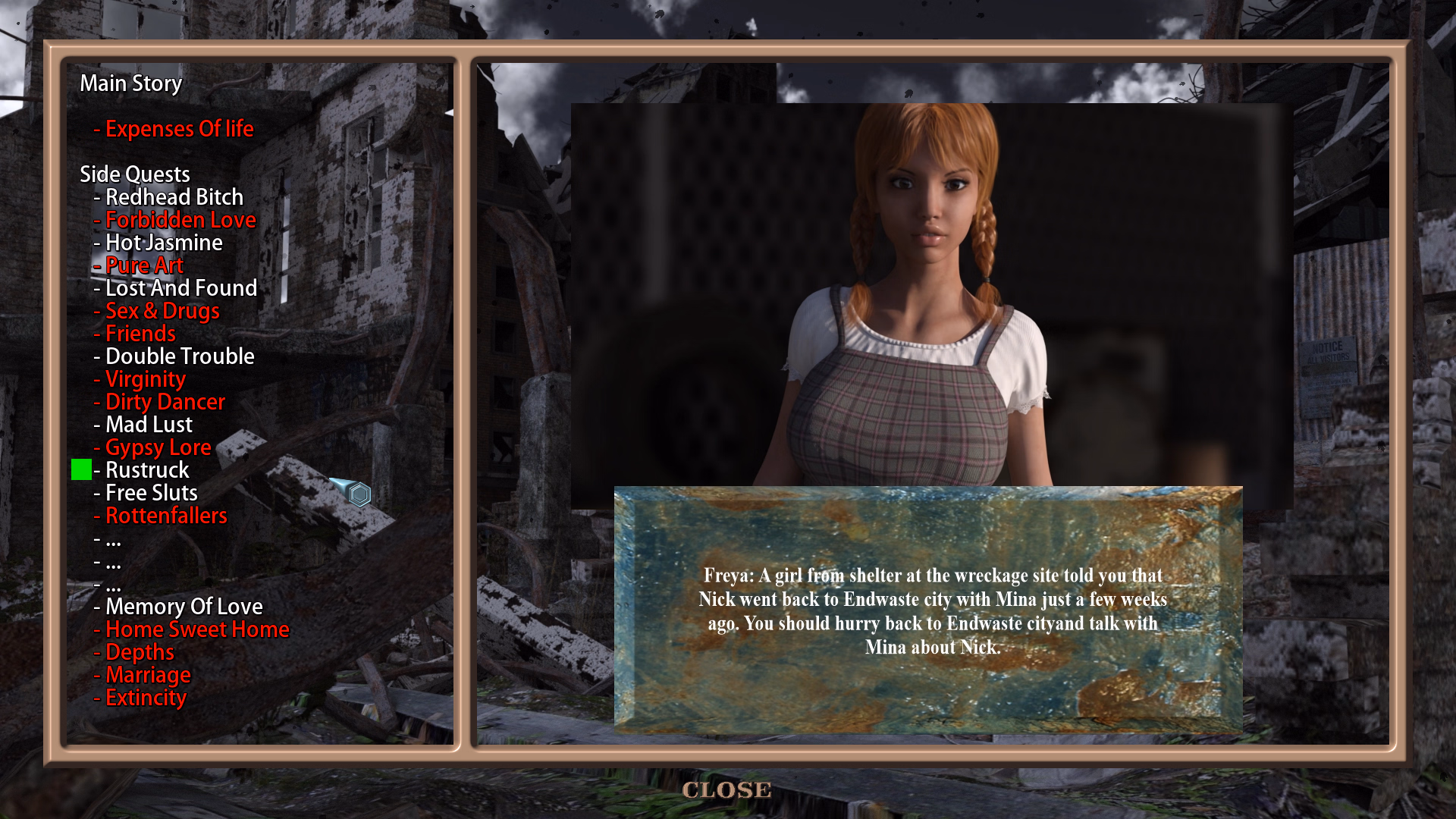Choose the Depths quest entry
Screen dimensions: 1456x819
(140, 652)
